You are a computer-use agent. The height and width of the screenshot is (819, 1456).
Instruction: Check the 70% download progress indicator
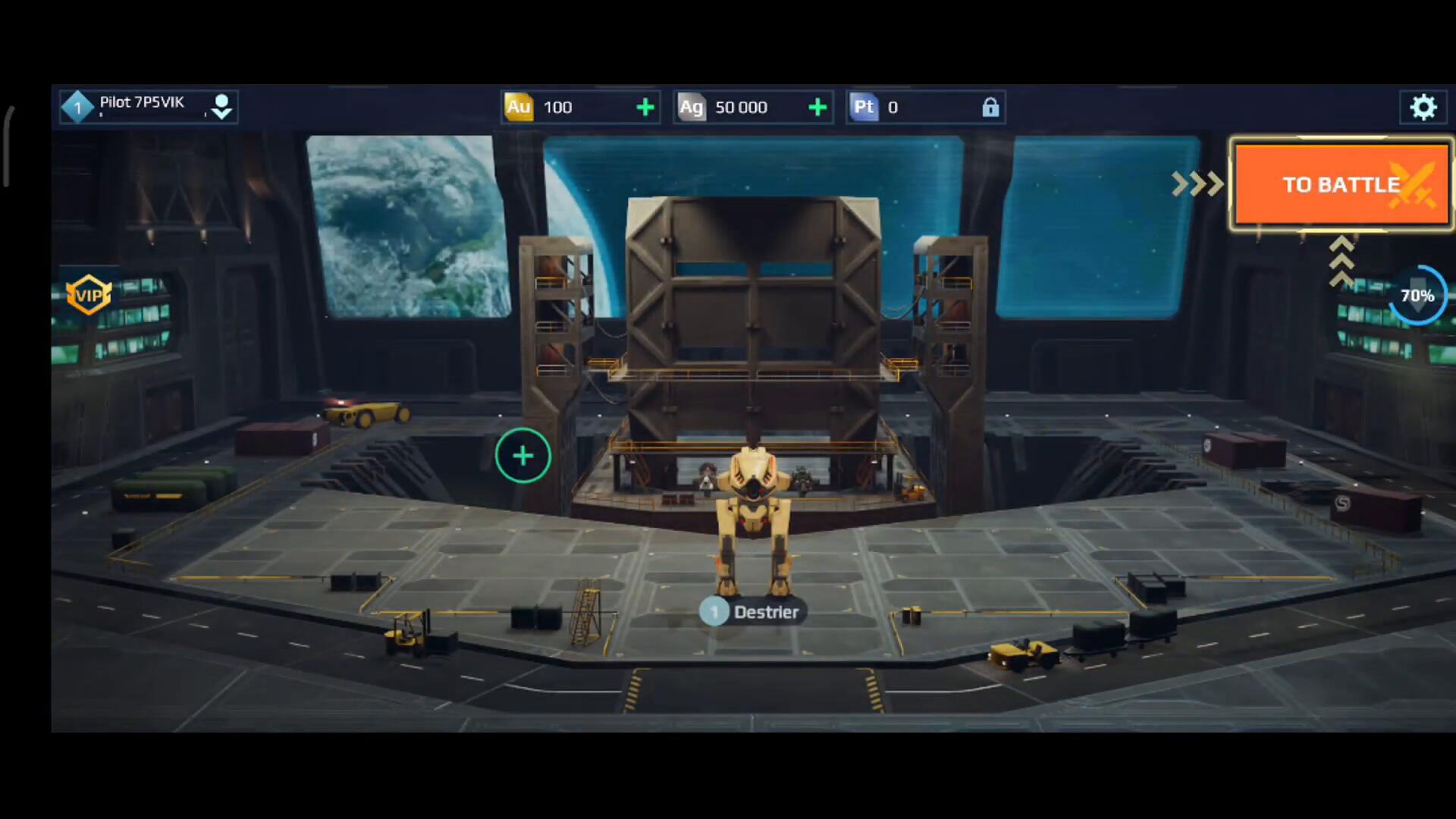click(1417, 296)
